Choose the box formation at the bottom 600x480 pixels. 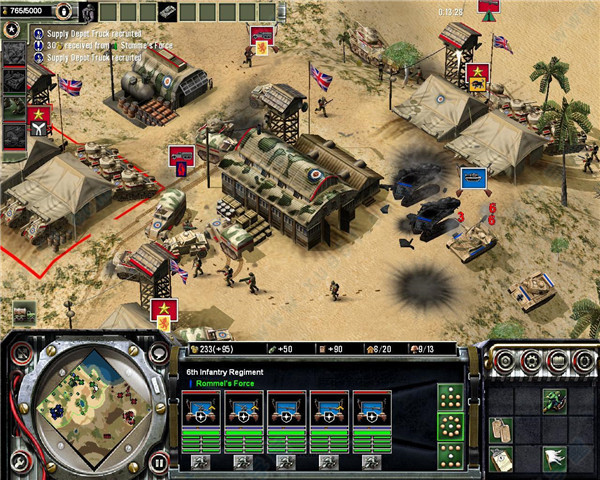coord(452,452)
